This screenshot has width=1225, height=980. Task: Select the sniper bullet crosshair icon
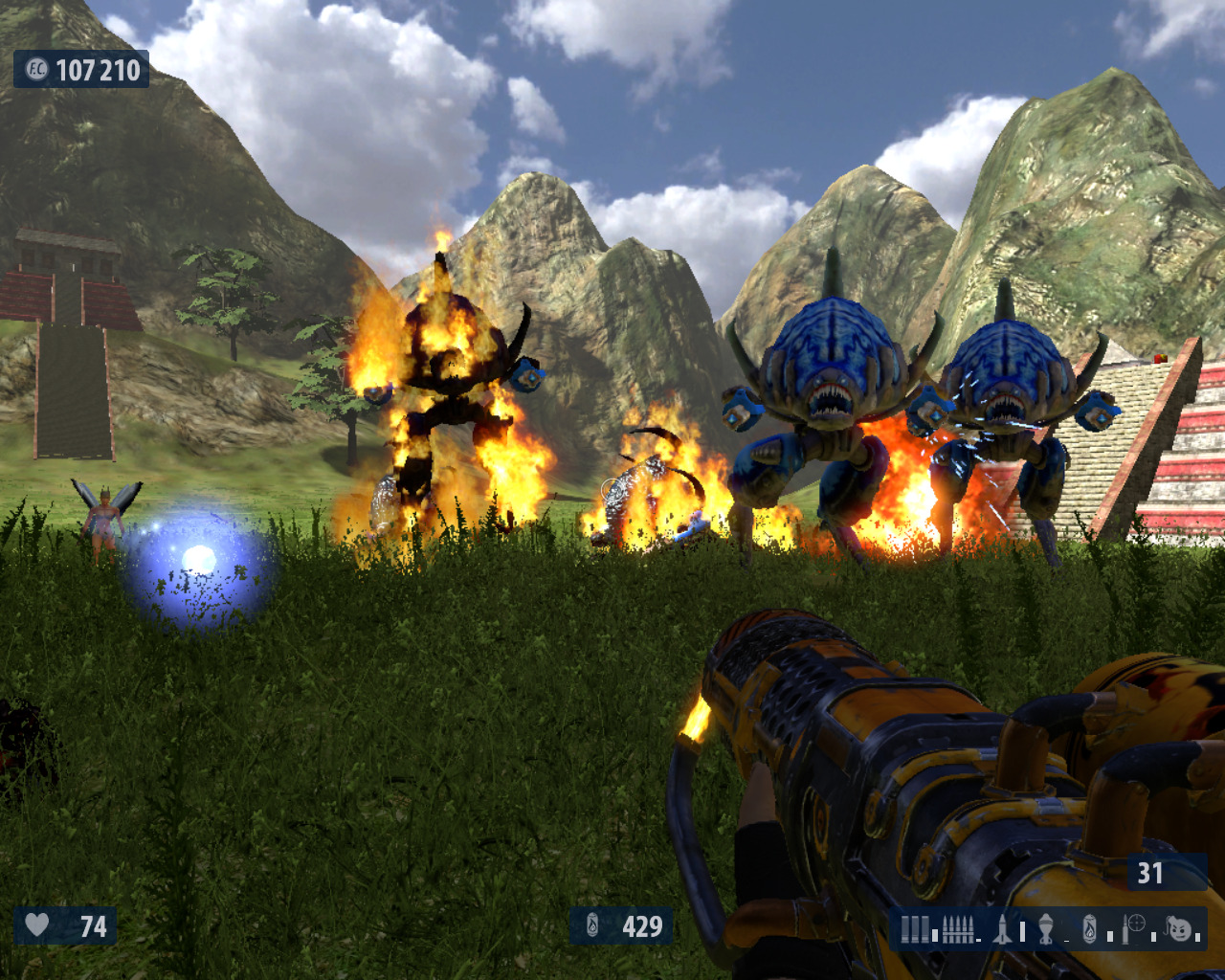1135,926
